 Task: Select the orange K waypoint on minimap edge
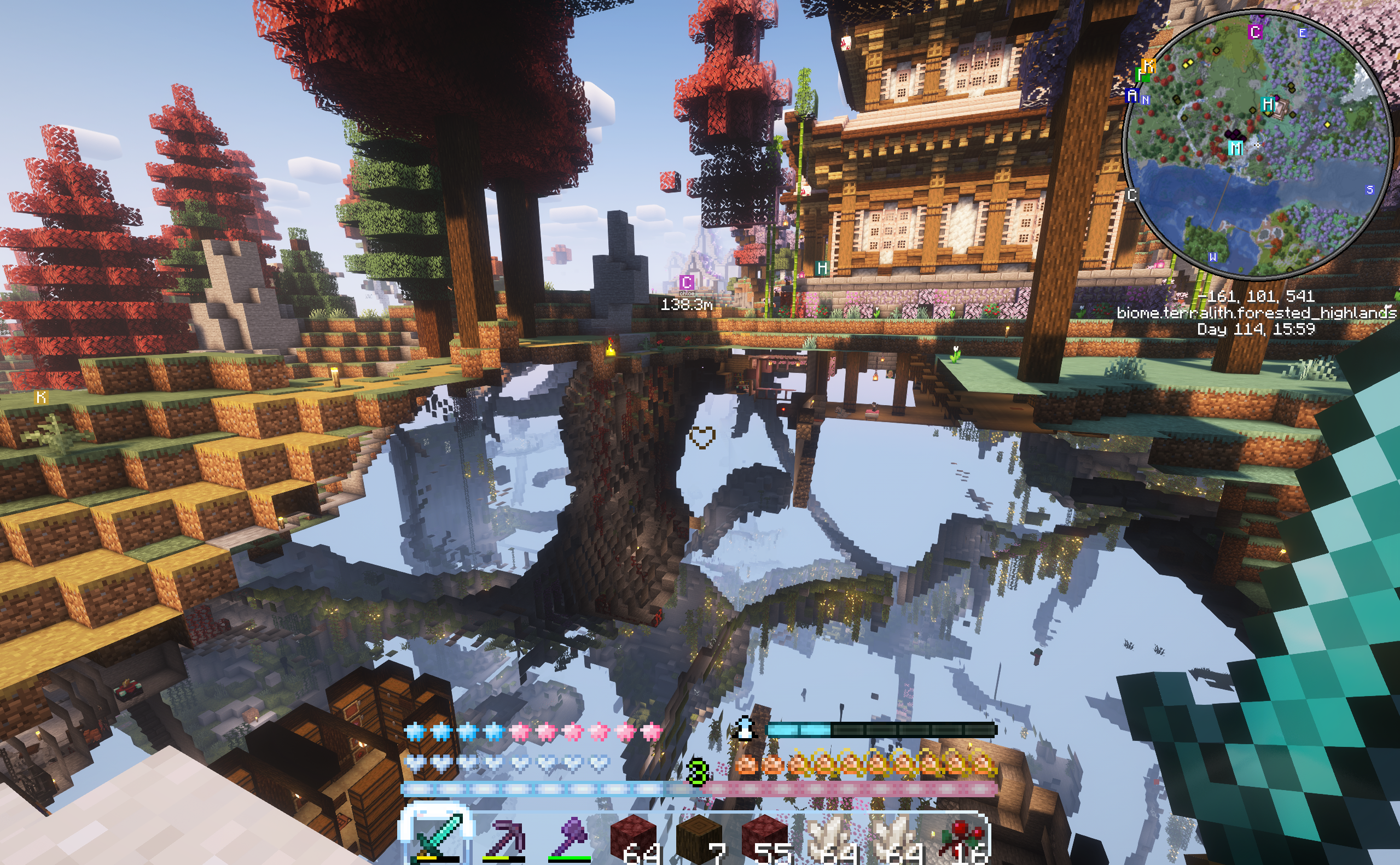(1148, 66)
